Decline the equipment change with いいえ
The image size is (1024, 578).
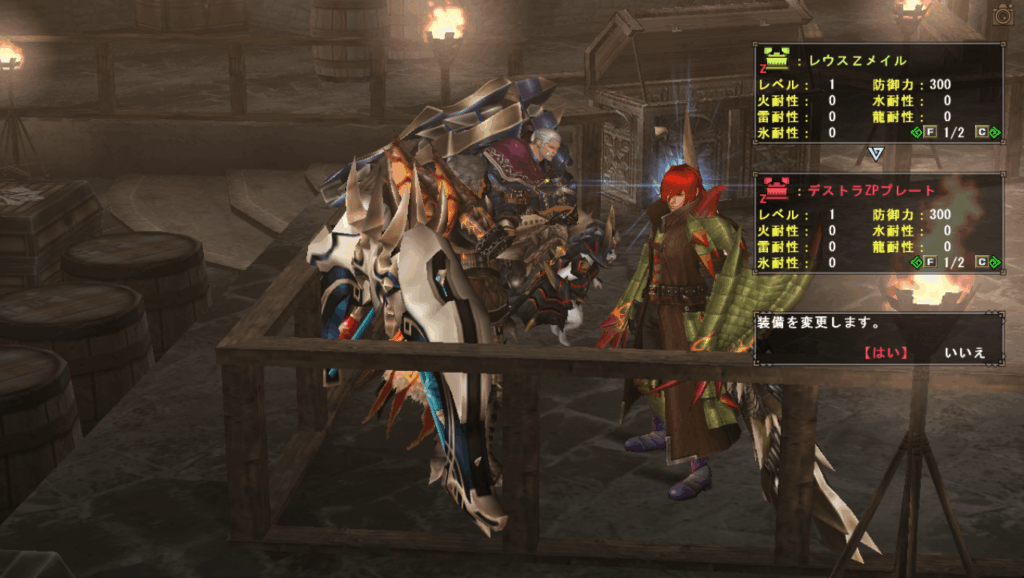tap(964, 352)
